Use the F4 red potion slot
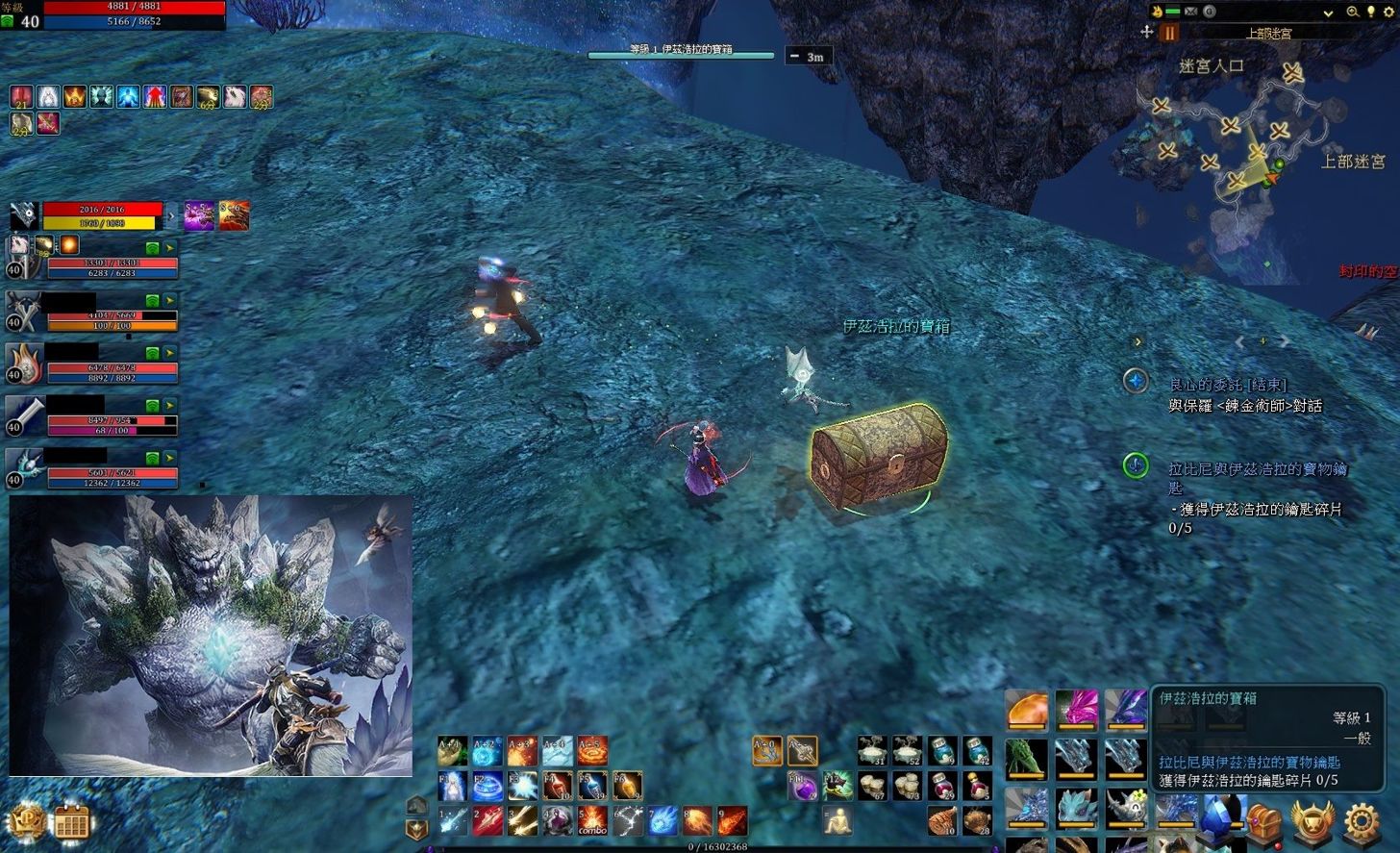 (x=558, y=786)
